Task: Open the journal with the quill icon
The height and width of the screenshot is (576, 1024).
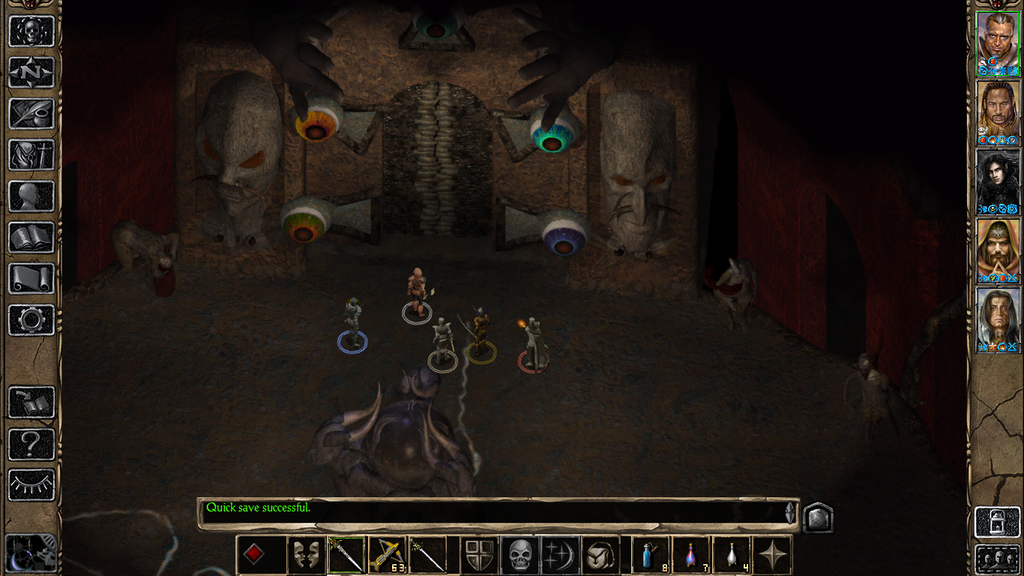Action: (30, 113)
